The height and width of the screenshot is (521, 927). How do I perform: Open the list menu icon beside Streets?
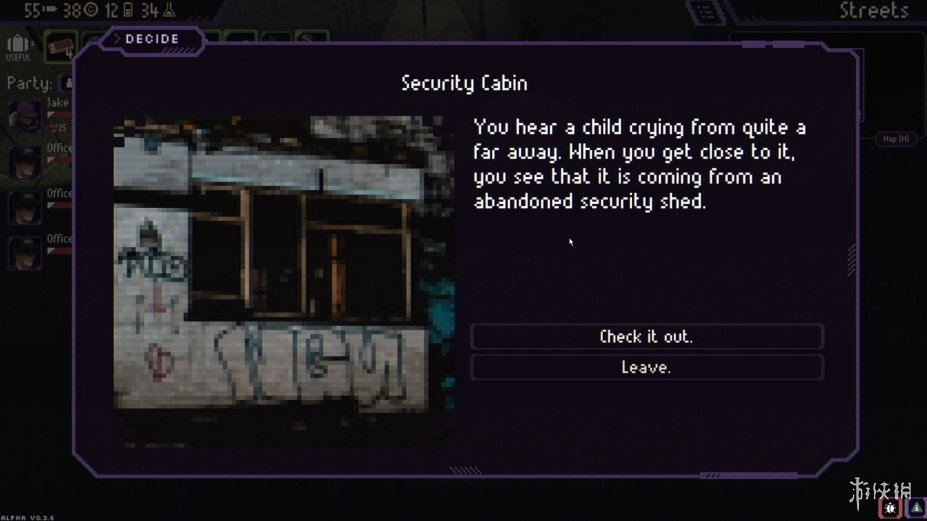(x=708, y=12)
